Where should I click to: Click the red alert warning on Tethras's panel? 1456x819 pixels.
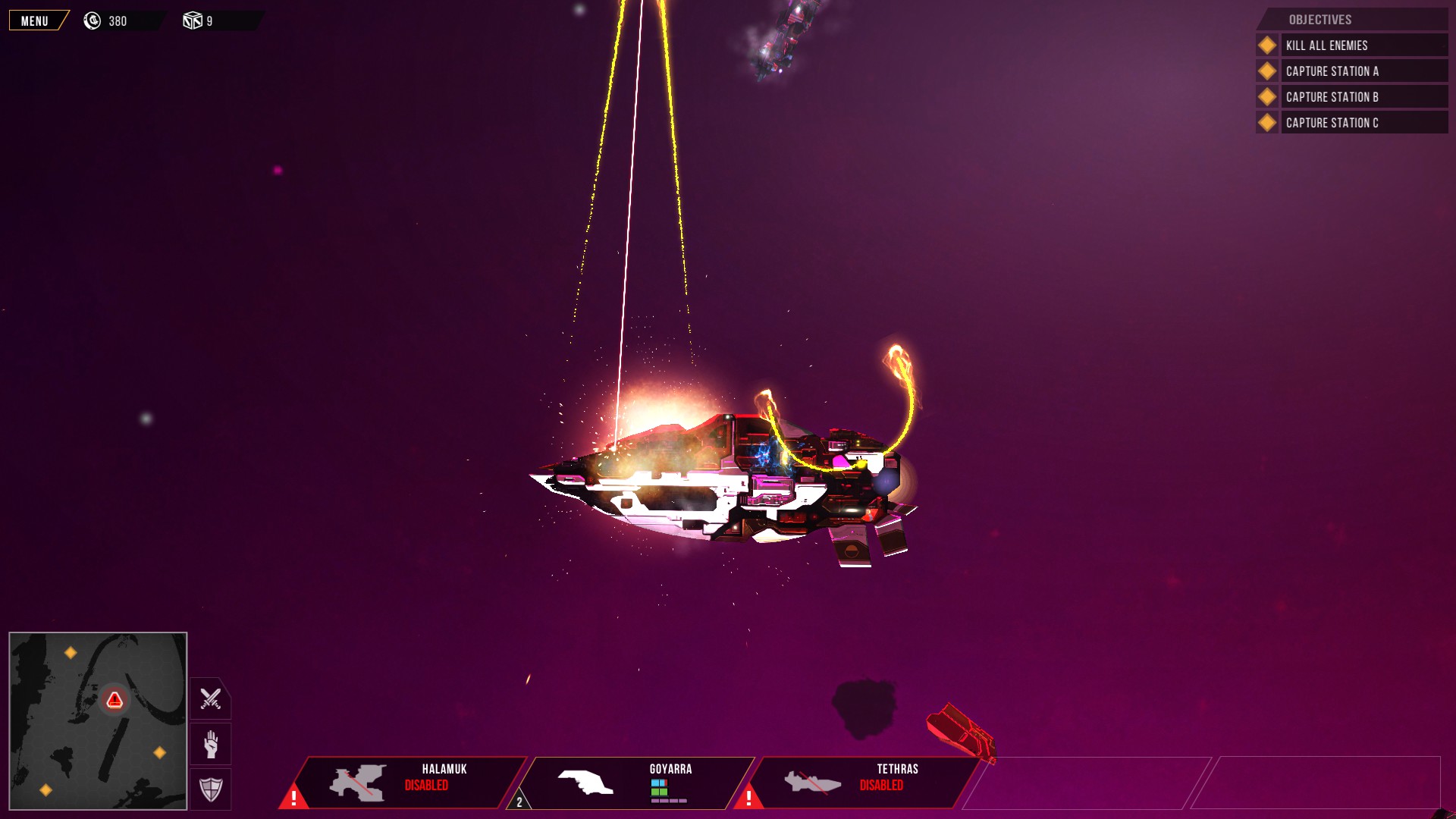coord(748,796)
